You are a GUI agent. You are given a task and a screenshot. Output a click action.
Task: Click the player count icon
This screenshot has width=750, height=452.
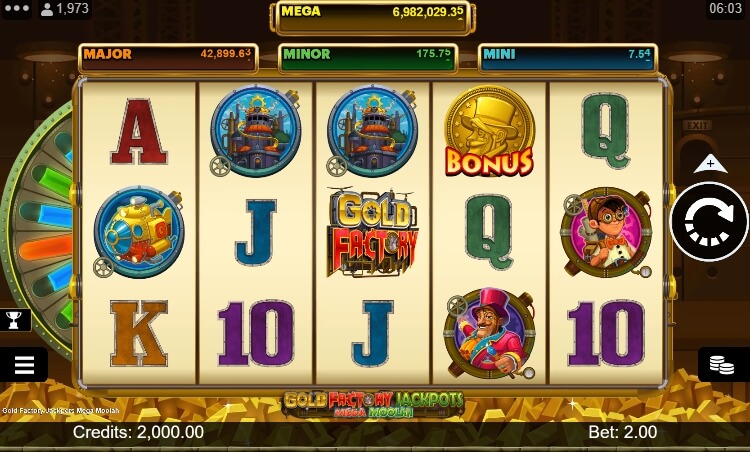coord(47,9)
